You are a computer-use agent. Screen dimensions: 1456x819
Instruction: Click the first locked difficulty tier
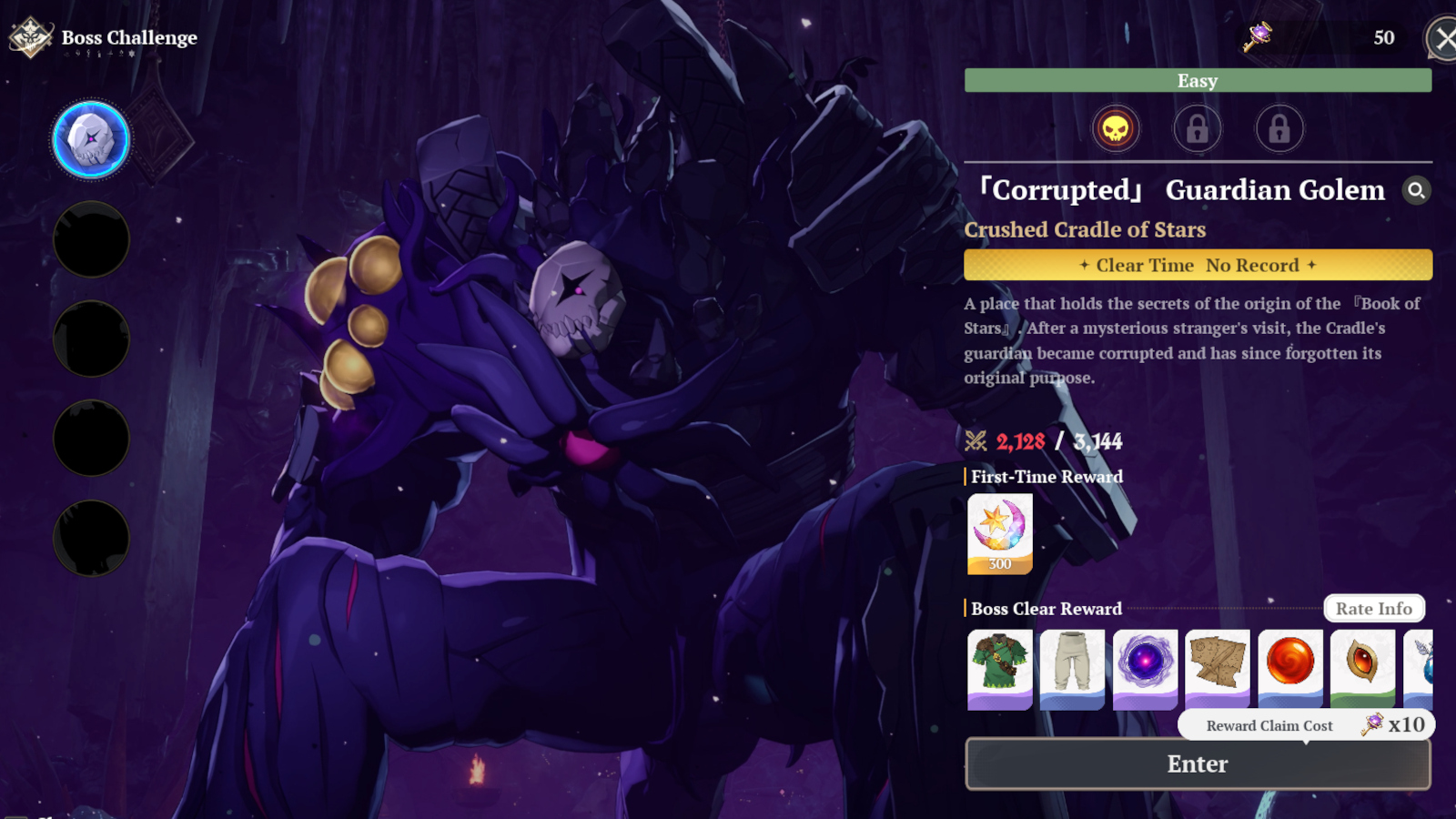[1197, 129]
